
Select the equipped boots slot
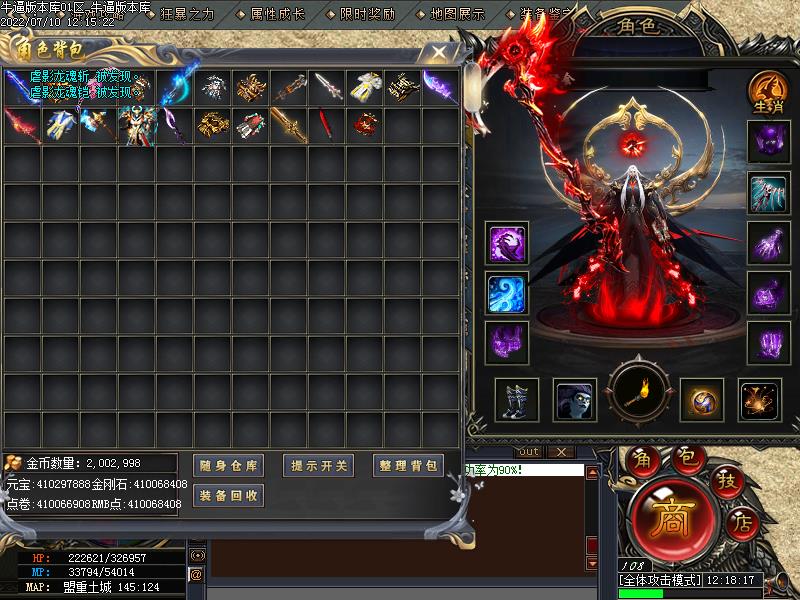(x=517, y=400)
